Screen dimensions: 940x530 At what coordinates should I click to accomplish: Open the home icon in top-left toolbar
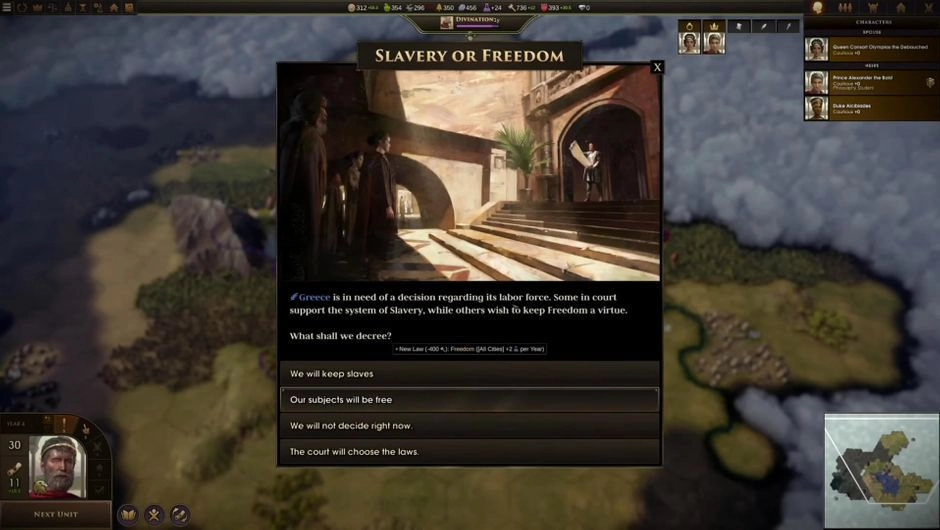click(115, 7)
